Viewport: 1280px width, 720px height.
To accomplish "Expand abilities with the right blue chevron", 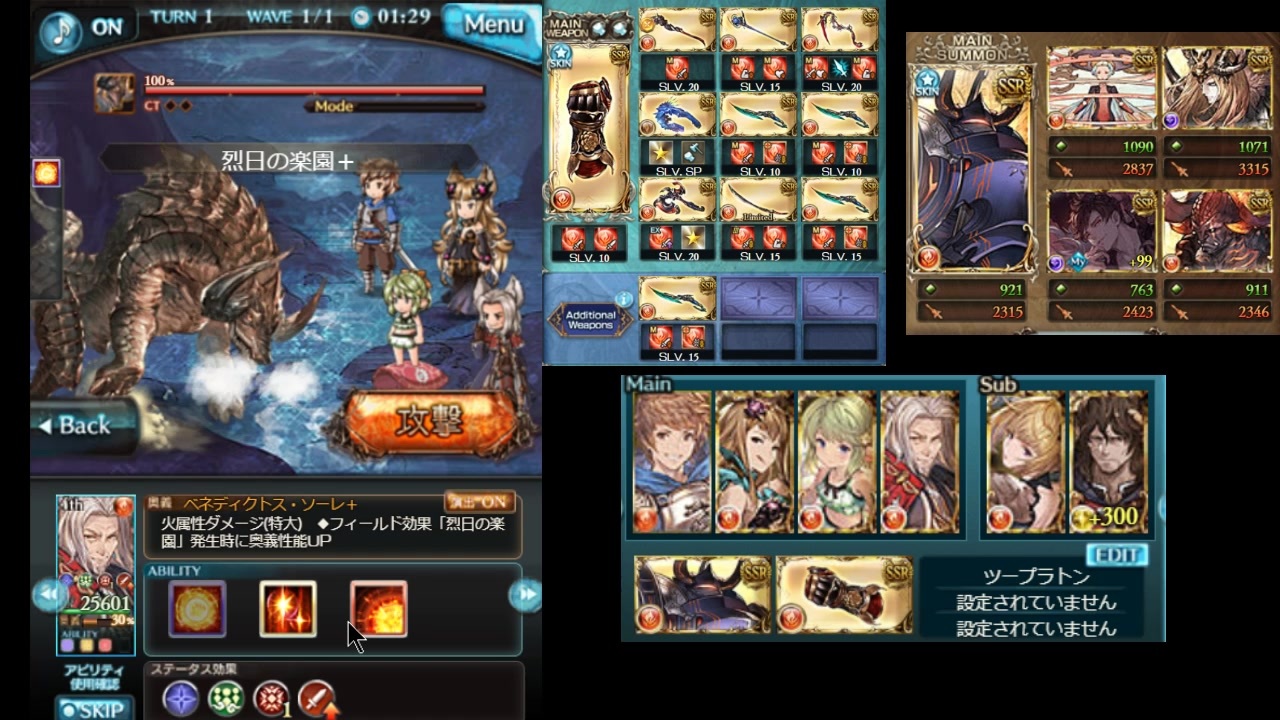I will (x=528, y=594).
